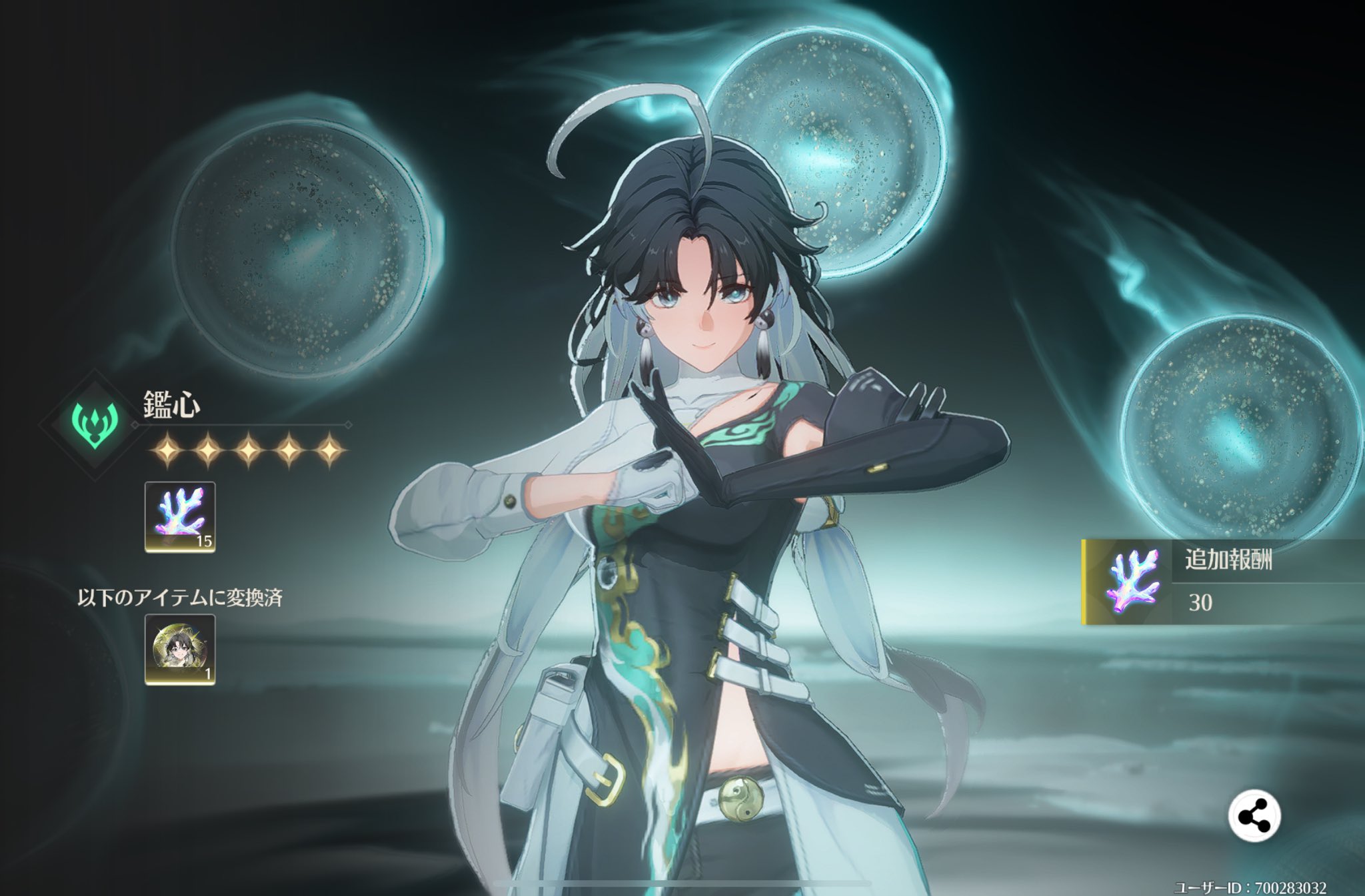The image size is (1365, 896).
Task: Click the green Aero element emblem
Action: (x=95, y=424)
